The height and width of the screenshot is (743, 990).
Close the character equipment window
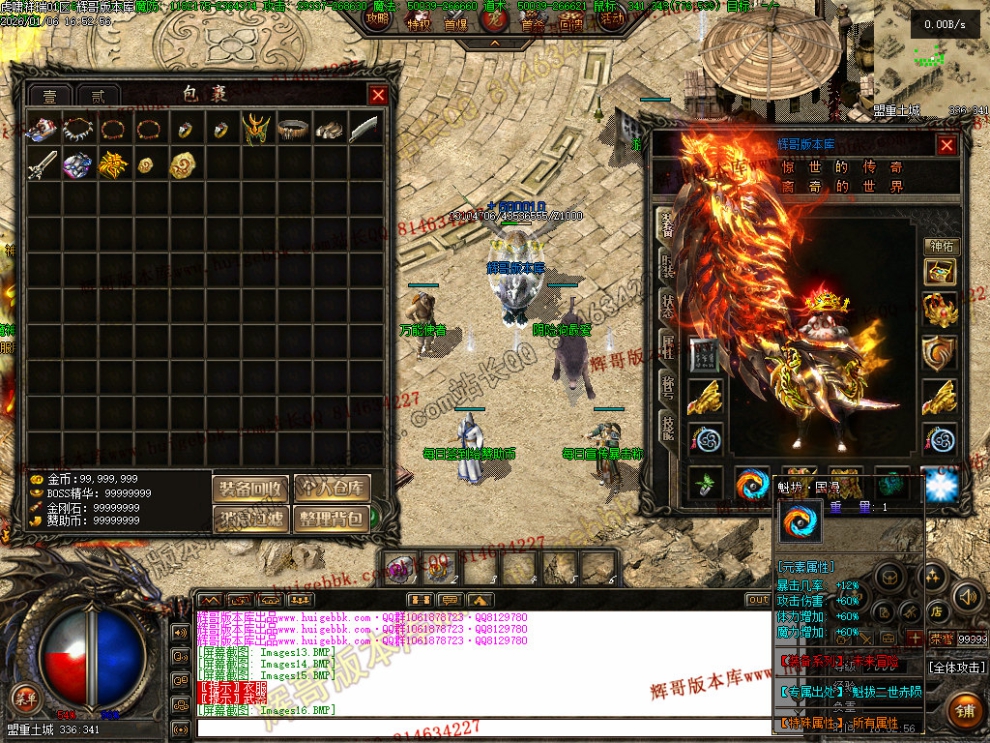(946, 146)
